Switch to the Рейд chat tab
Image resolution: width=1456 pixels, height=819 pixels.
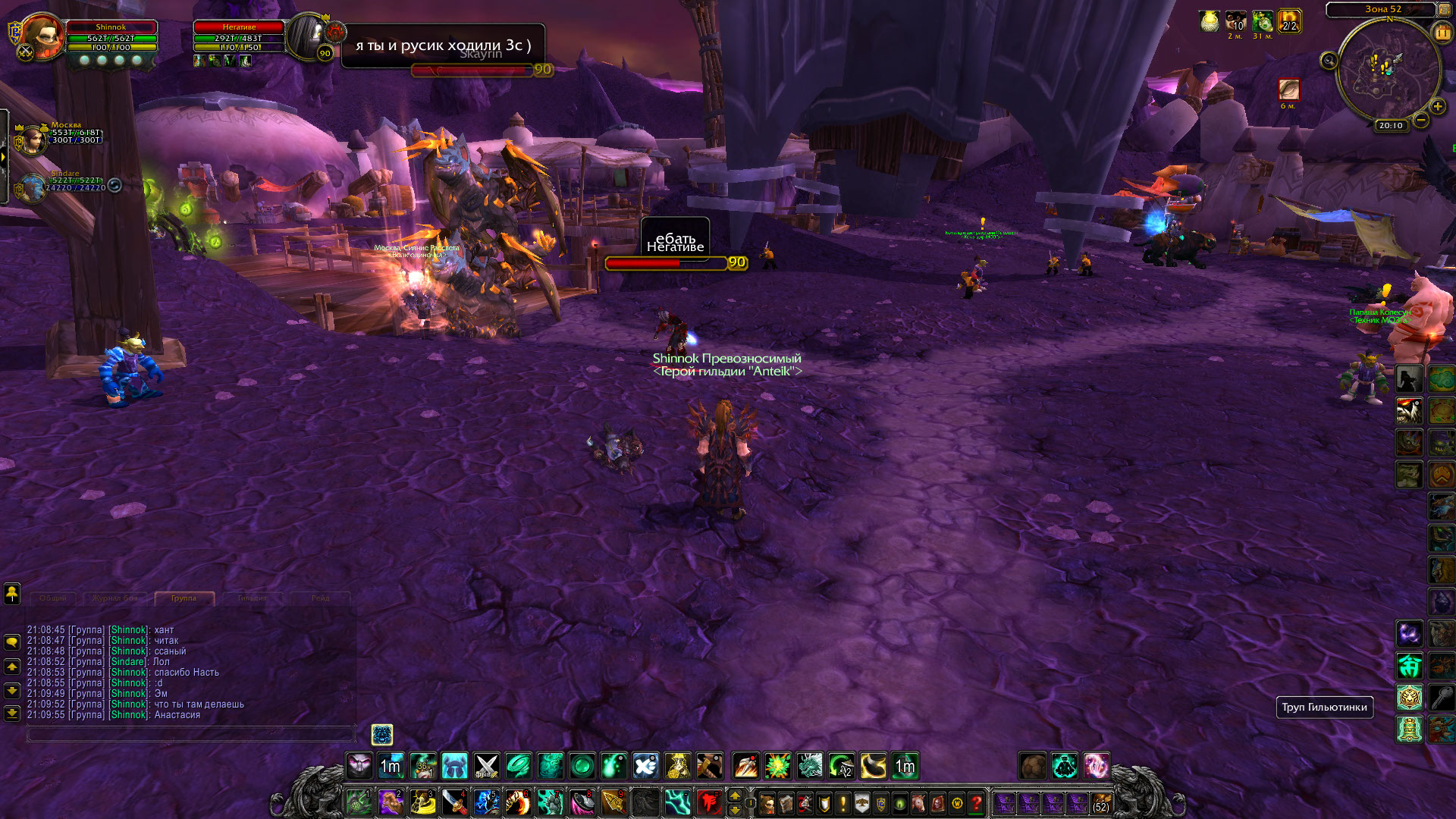320,598
